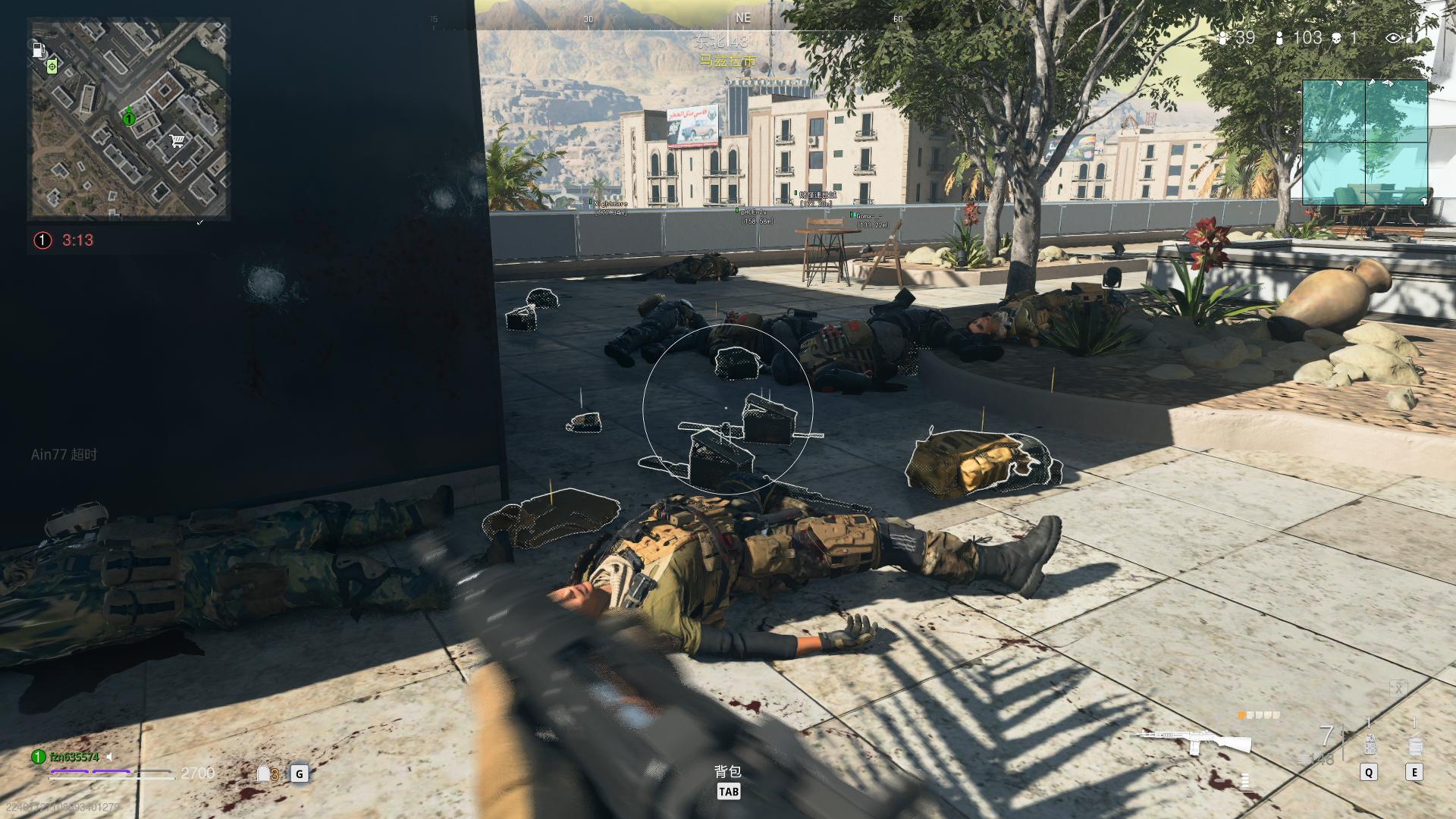Select the tactical equipment icon
Screen dimensions: 1456x819
point(1414,745)
